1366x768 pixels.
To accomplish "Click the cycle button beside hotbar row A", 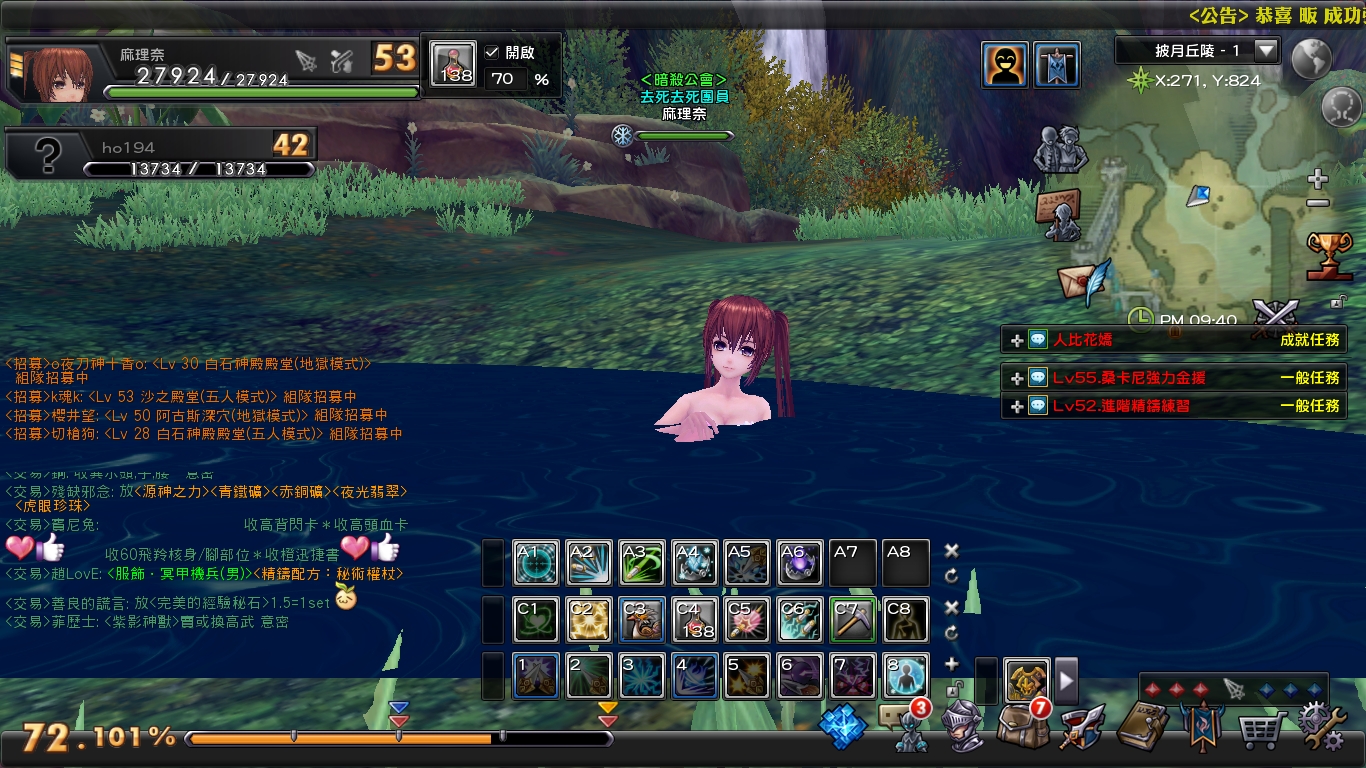I will [951, 574].
